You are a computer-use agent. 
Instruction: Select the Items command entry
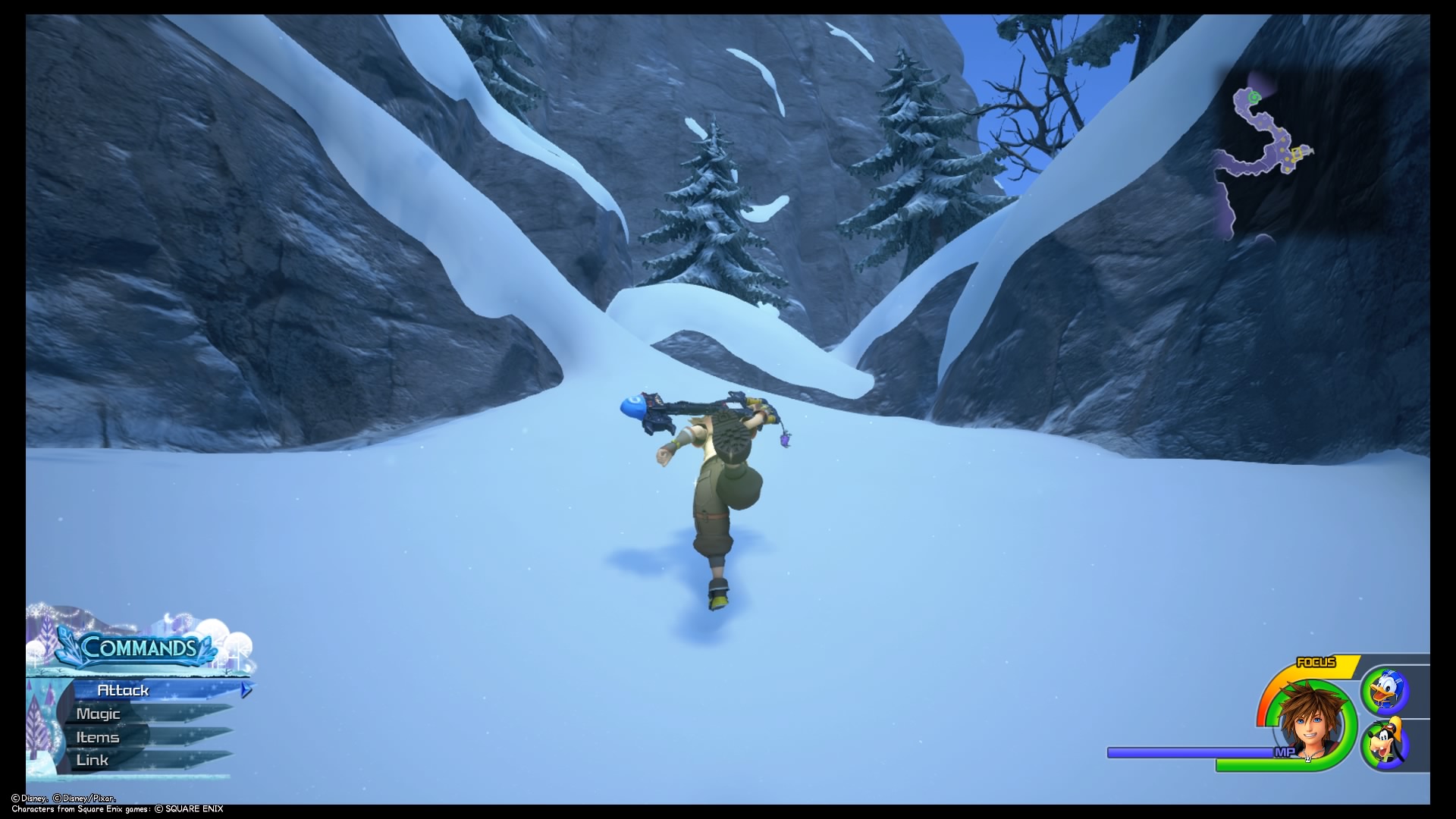click(97, 736)
